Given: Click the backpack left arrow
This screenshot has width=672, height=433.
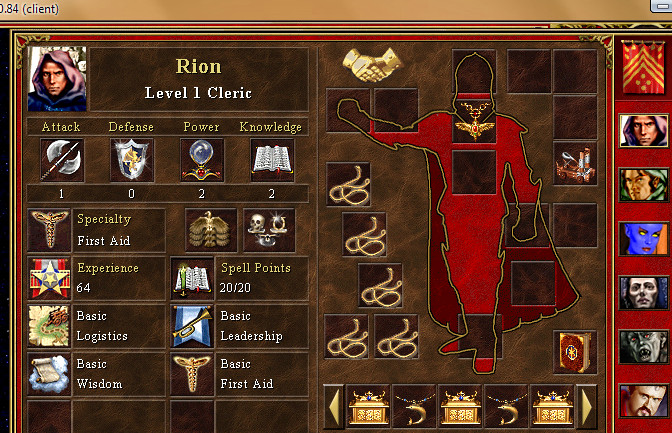Looking at the screenshot, I should tap(336, 406).
